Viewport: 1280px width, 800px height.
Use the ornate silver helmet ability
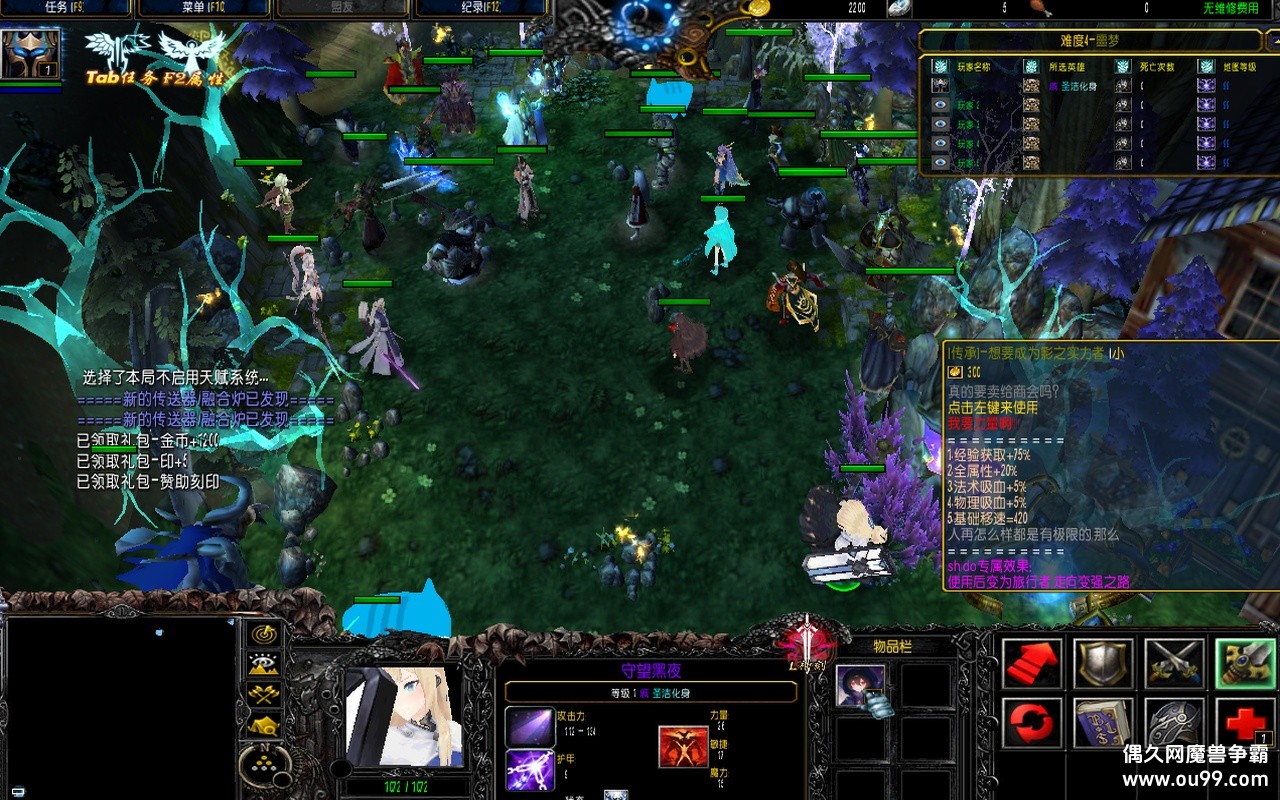[1174, 722]
